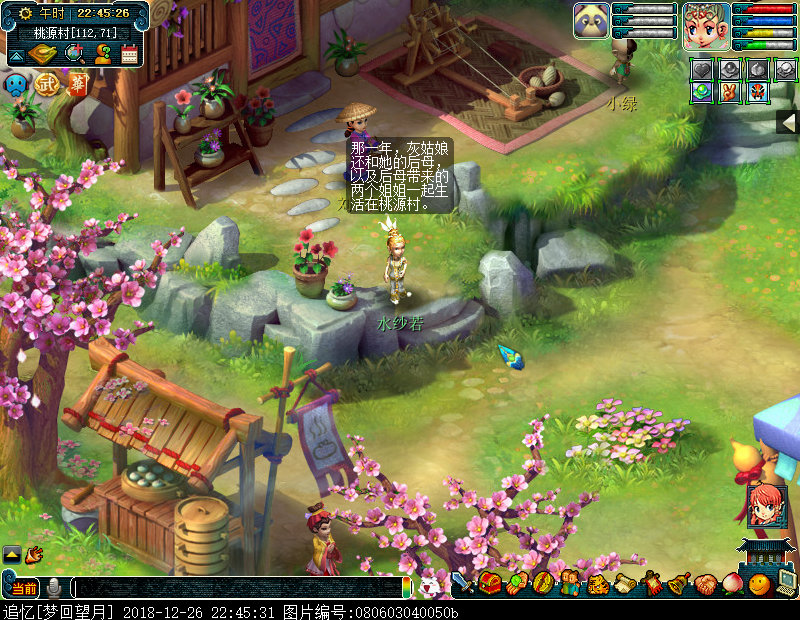
Task: Toggle the microphone voice chat button
Action: (54, 588)
